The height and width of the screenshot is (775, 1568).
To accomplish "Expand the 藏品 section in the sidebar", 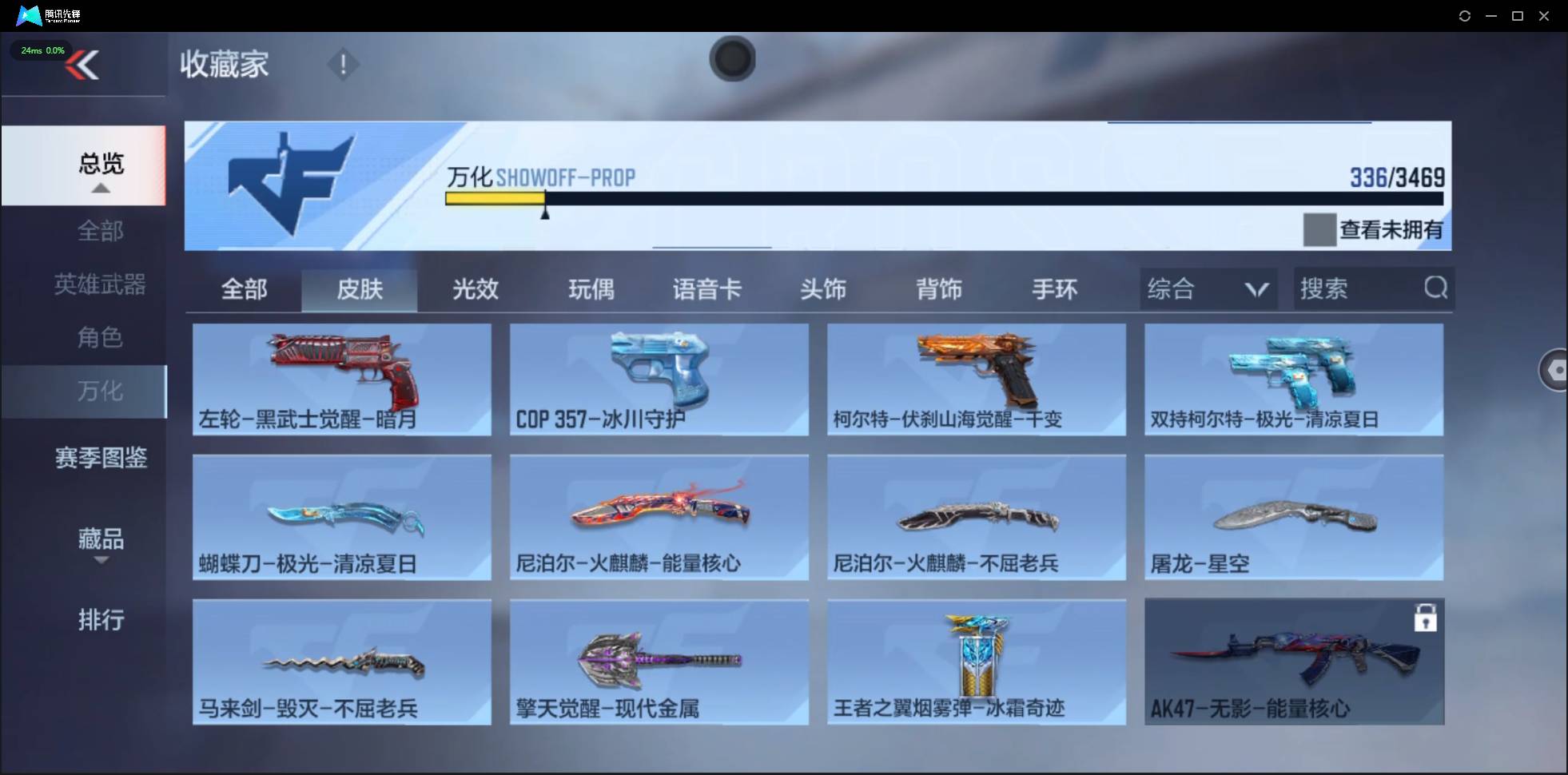I will pyautogui.click(x=100, y=539).
